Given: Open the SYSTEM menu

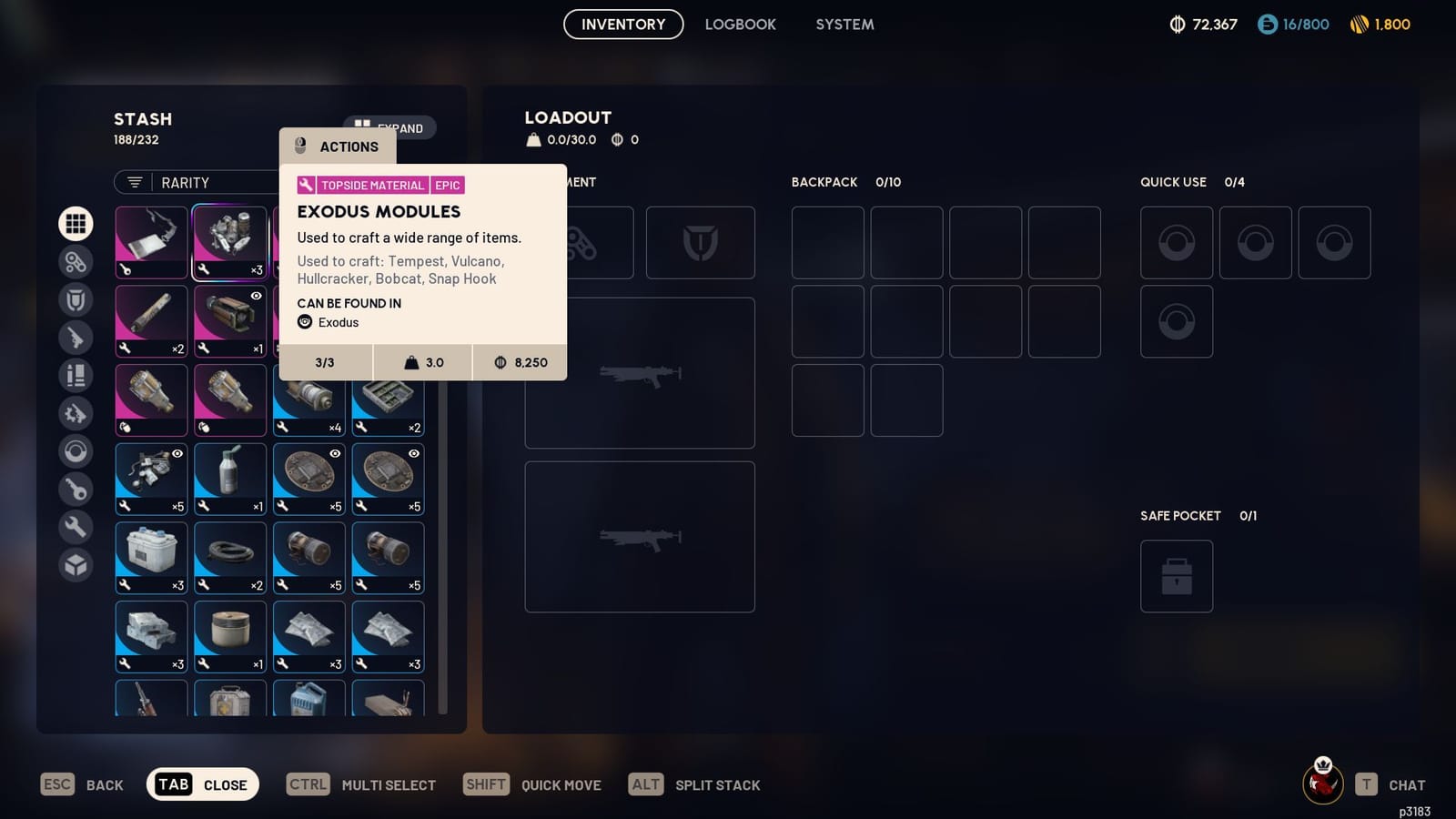Looking at the screenshot, I should point(844,25).
